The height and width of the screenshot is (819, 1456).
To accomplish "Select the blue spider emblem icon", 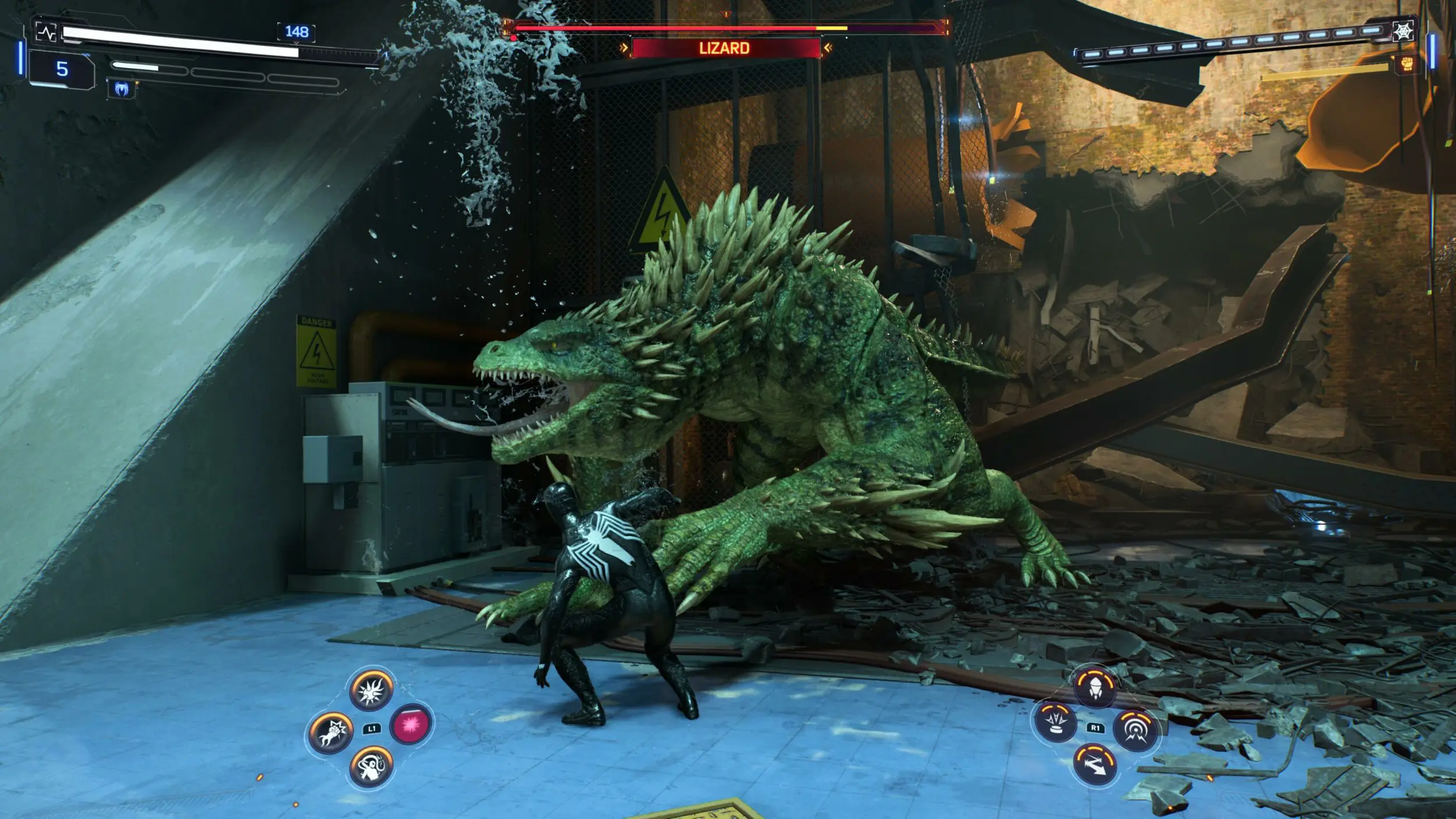I will click(x=122, y=89).
